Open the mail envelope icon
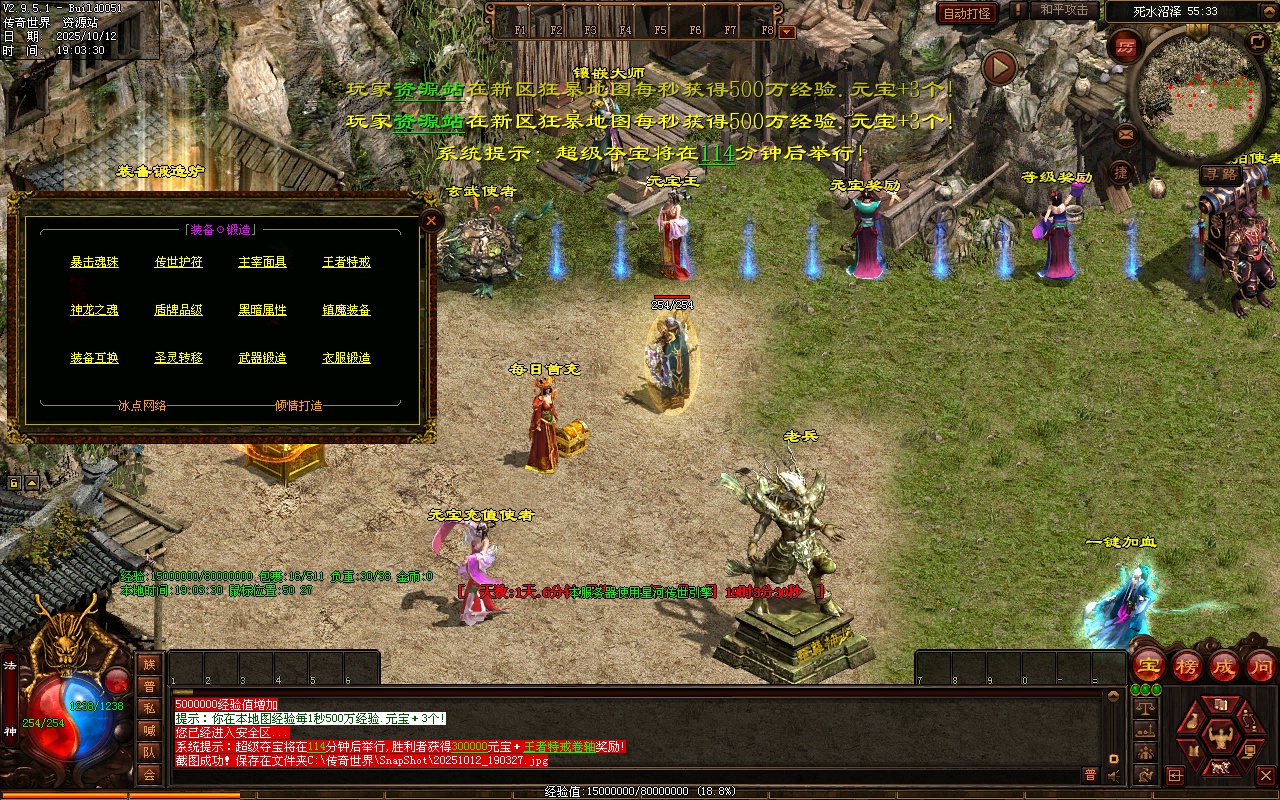1280x800 pixels. point(1126,133)
